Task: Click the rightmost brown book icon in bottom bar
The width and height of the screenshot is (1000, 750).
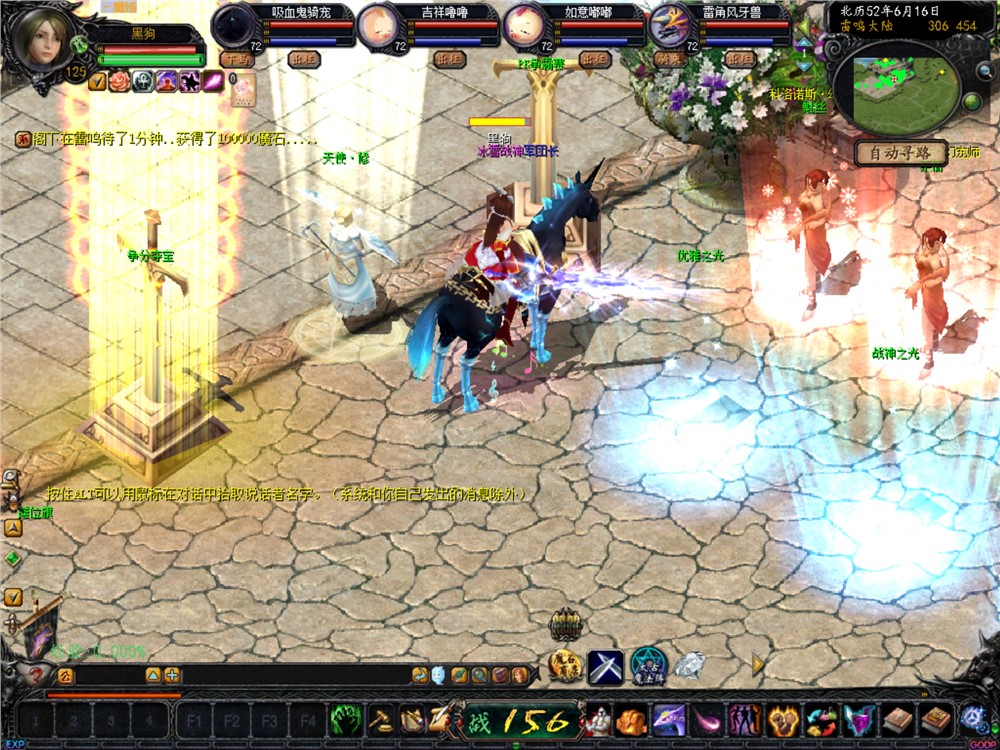Action: tap(936, 719)
